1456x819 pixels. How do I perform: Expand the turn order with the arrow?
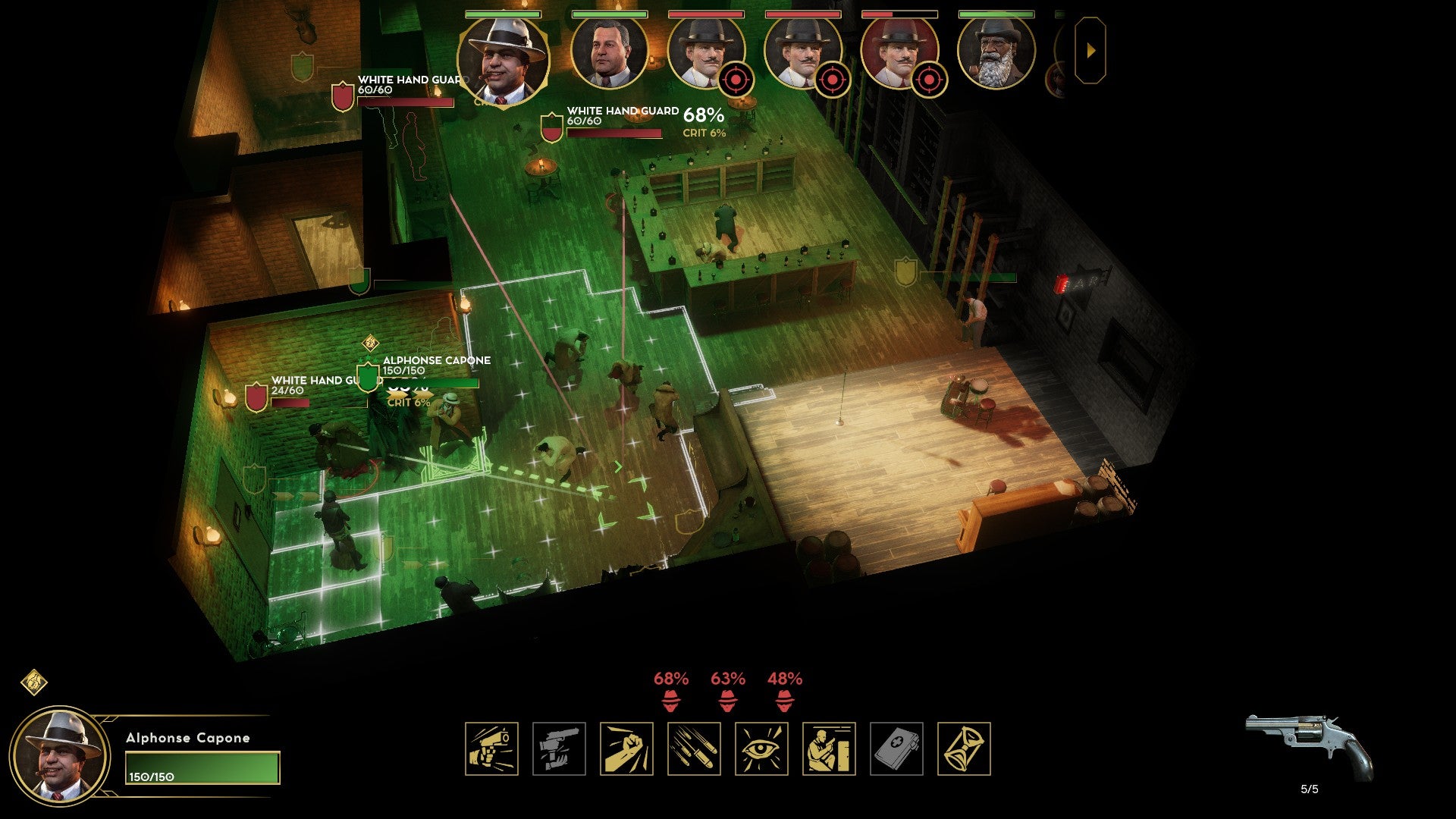coord(1090,51)
